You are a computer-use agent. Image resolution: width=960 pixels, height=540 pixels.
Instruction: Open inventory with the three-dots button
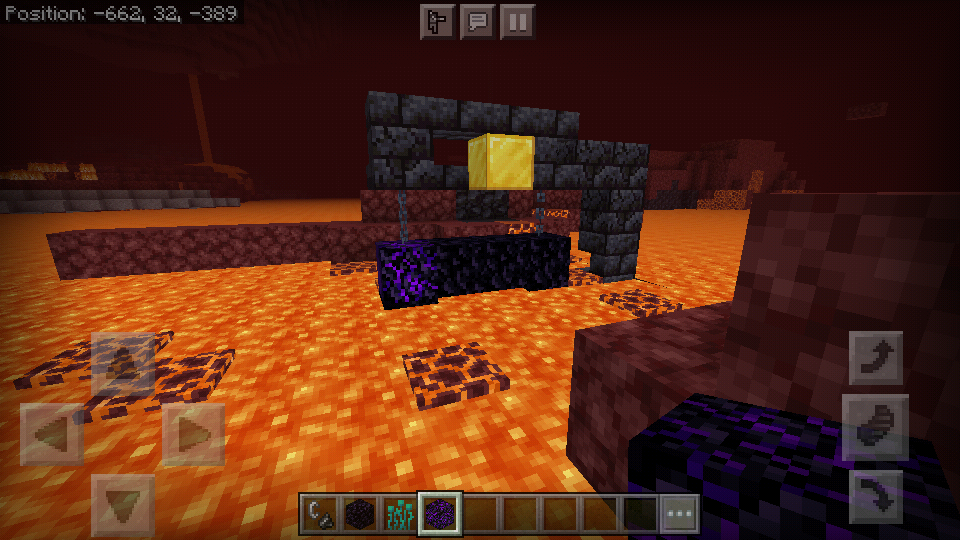click(680, 514)
